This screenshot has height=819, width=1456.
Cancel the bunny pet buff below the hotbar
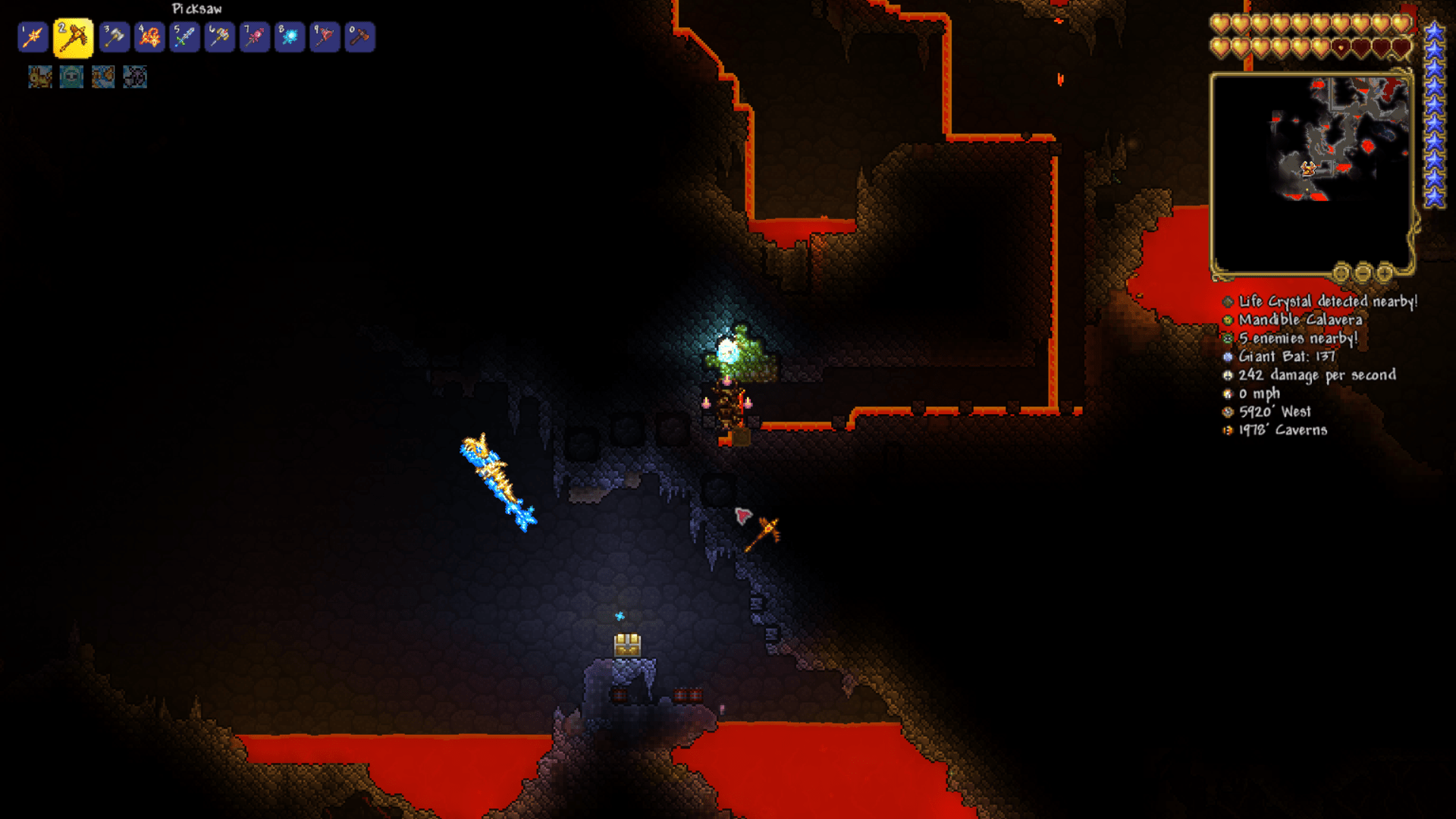(x=40, y=77)
